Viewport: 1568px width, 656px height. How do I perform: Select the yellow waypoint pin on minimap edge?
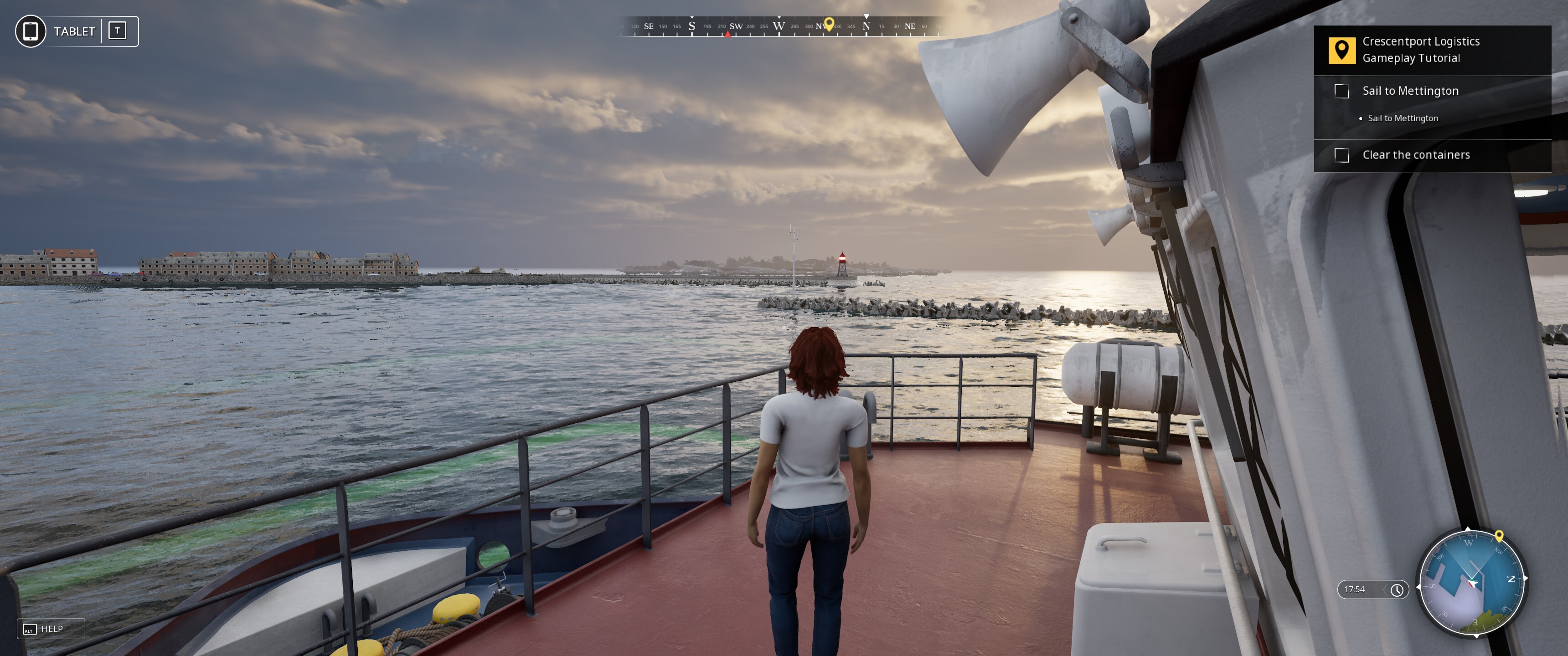tap(1499, 536)
